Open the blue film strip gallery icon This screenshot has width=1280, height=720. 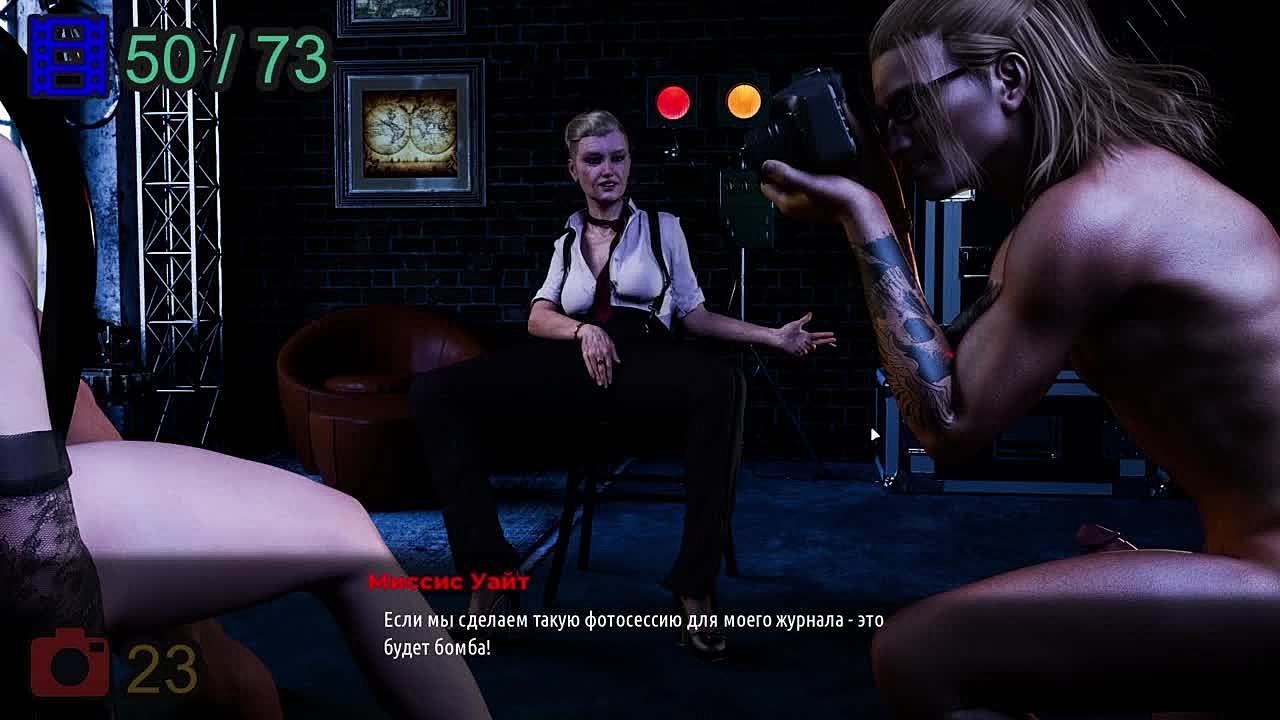[x=68, y=56]
